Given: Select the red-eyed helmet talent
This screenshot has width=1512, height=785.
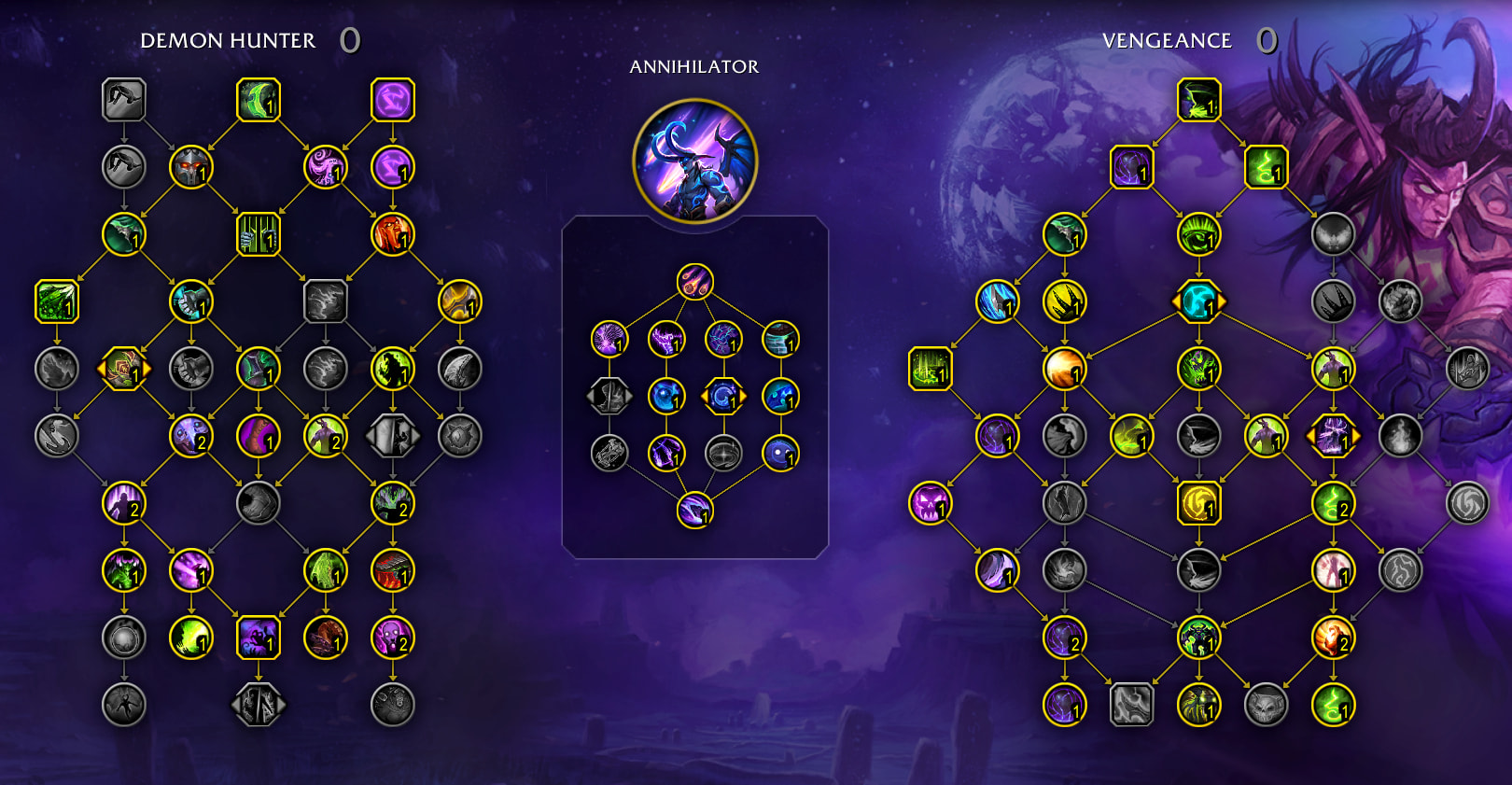Looking at the screenshot, I should pos(191,167).
